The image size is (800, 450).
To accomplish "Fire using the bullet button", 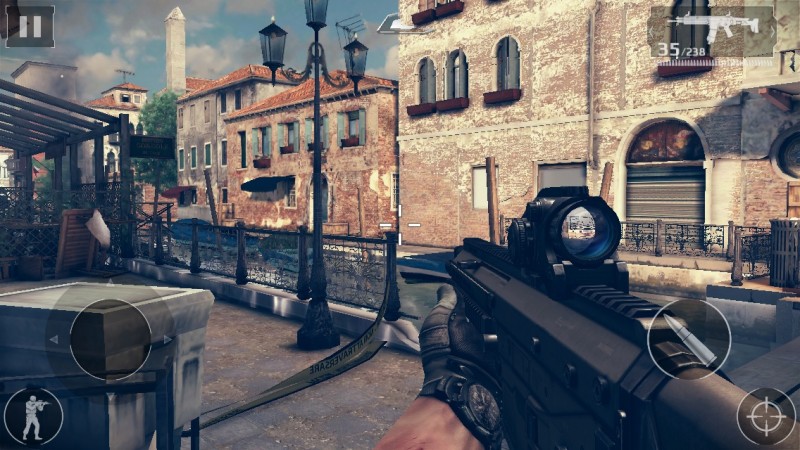I will [689, 339].
